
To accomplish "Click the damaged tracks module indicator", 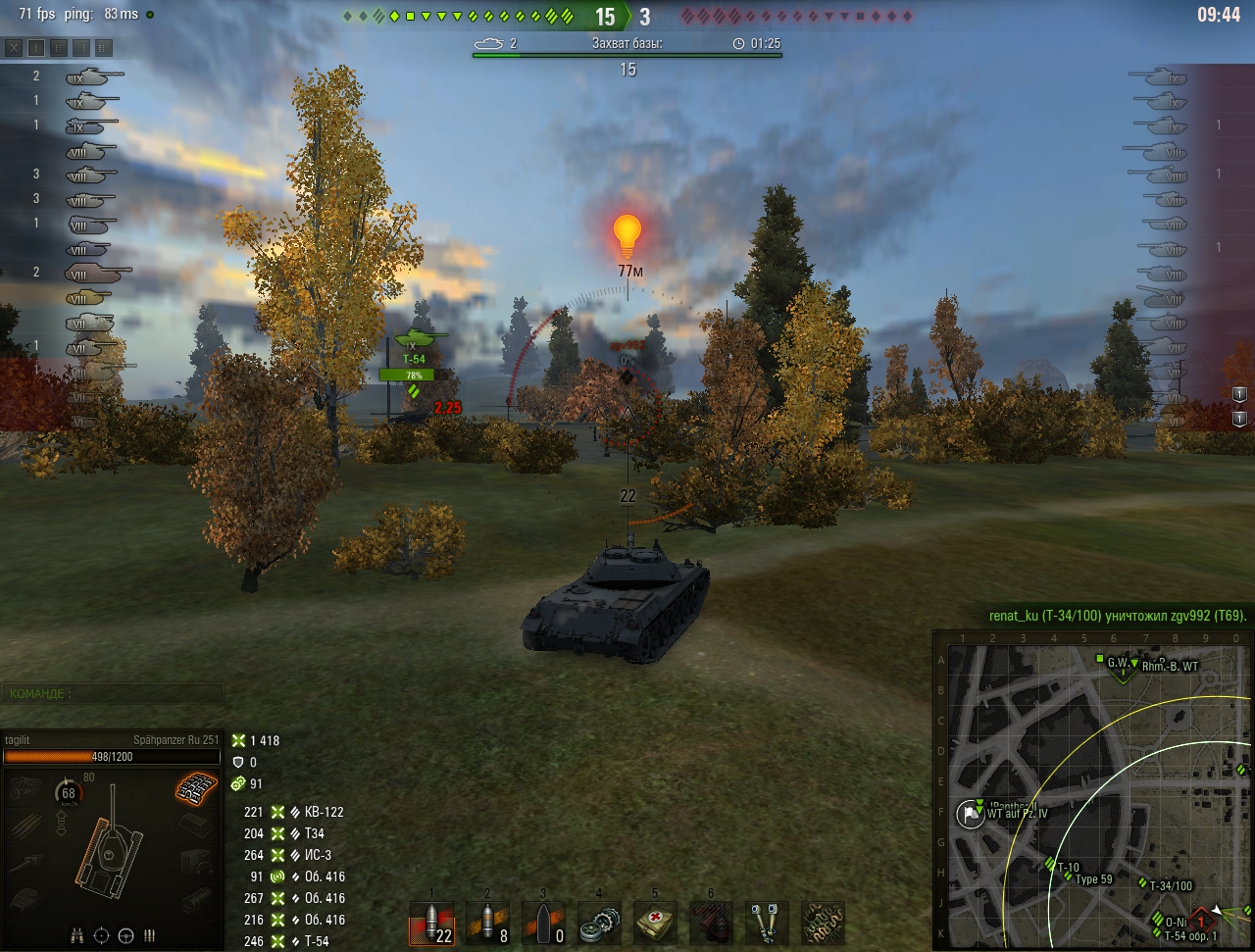I will 197,786.
